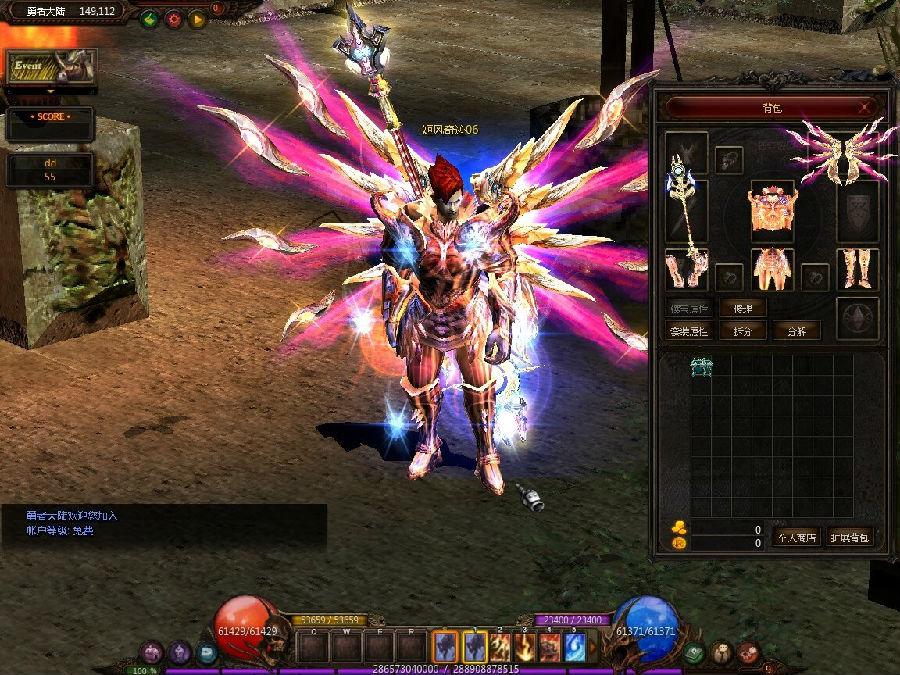Click the orange right-arrow button in top bar

[197, 19]
